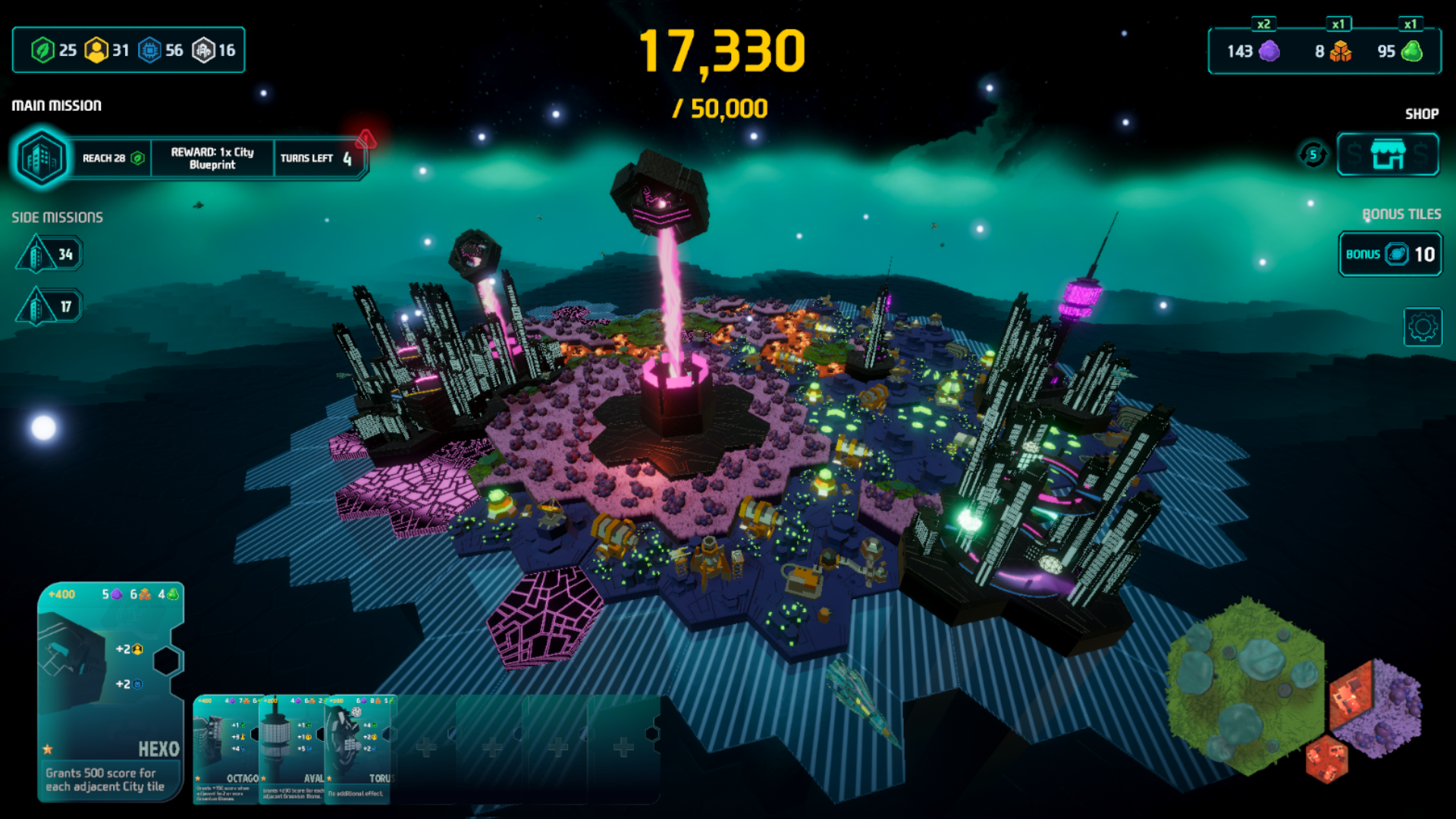1456x819 pixels.
Task: Pick the OCTAGO building card
Action: click(226, 748)
